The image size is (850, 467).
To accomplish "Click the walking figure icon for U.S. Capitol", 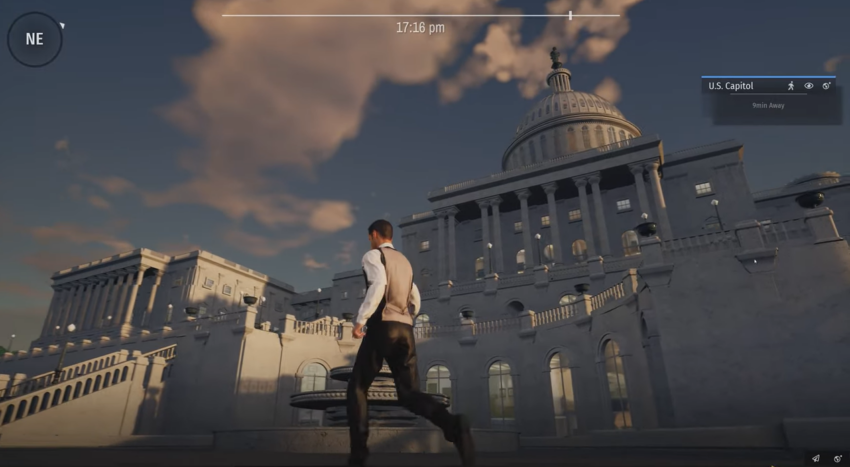I will [x=791, y=86].
